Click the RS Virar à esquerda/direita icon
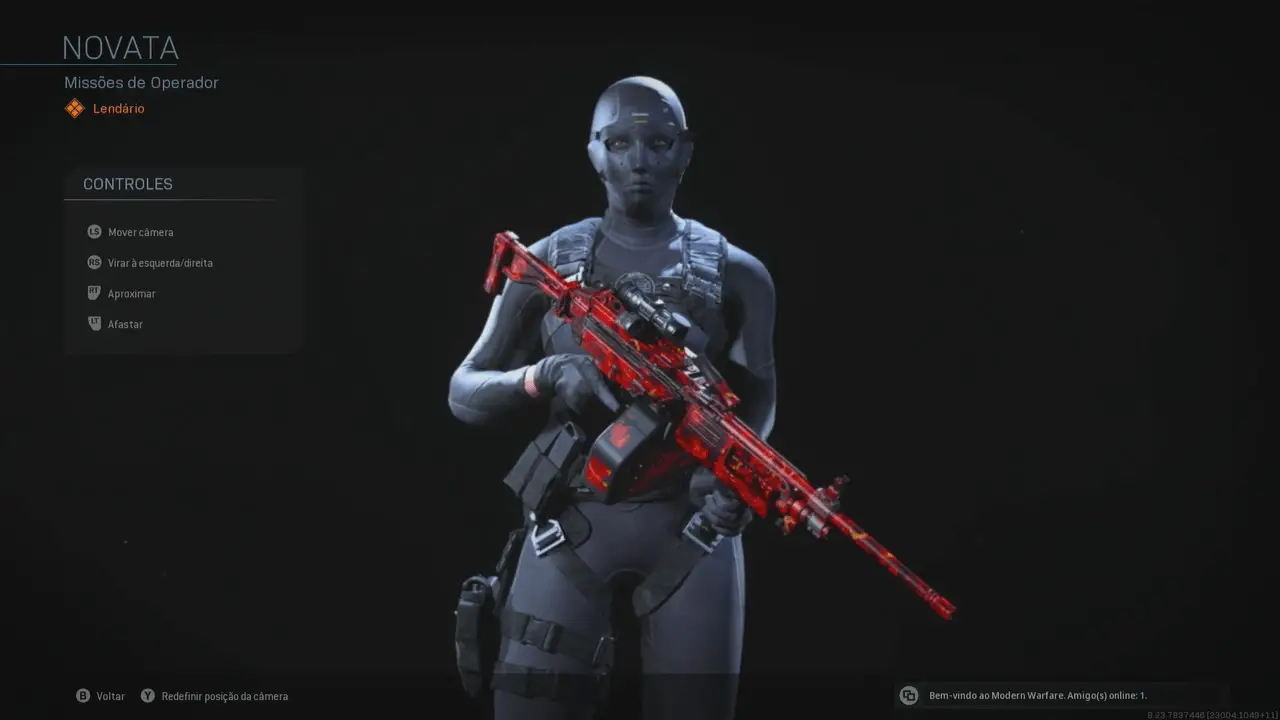This screenshot has width=1280, height=720. click(93, 262)
